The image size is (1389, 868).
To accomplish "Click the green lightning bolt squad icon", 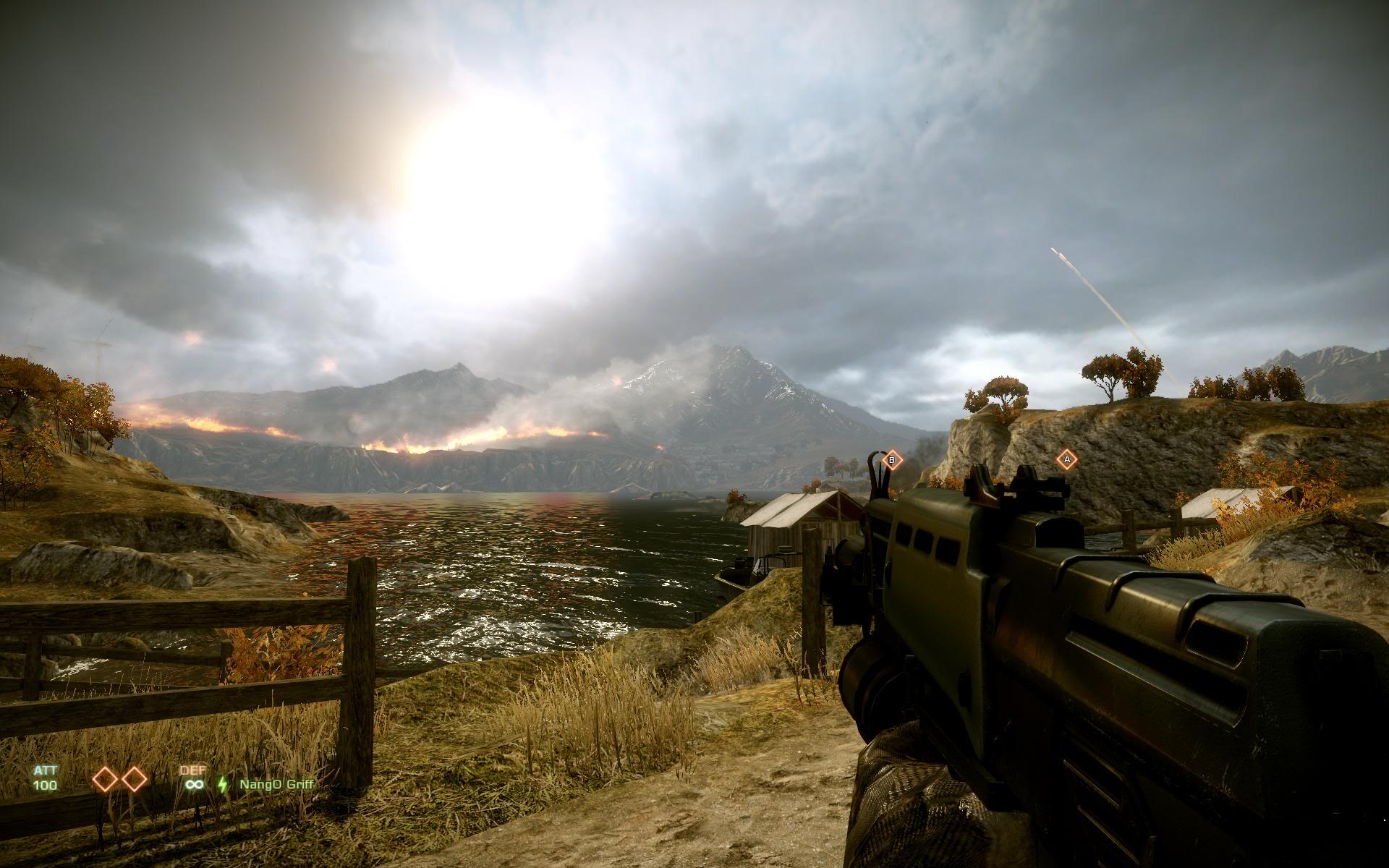I will click(223, 784).
